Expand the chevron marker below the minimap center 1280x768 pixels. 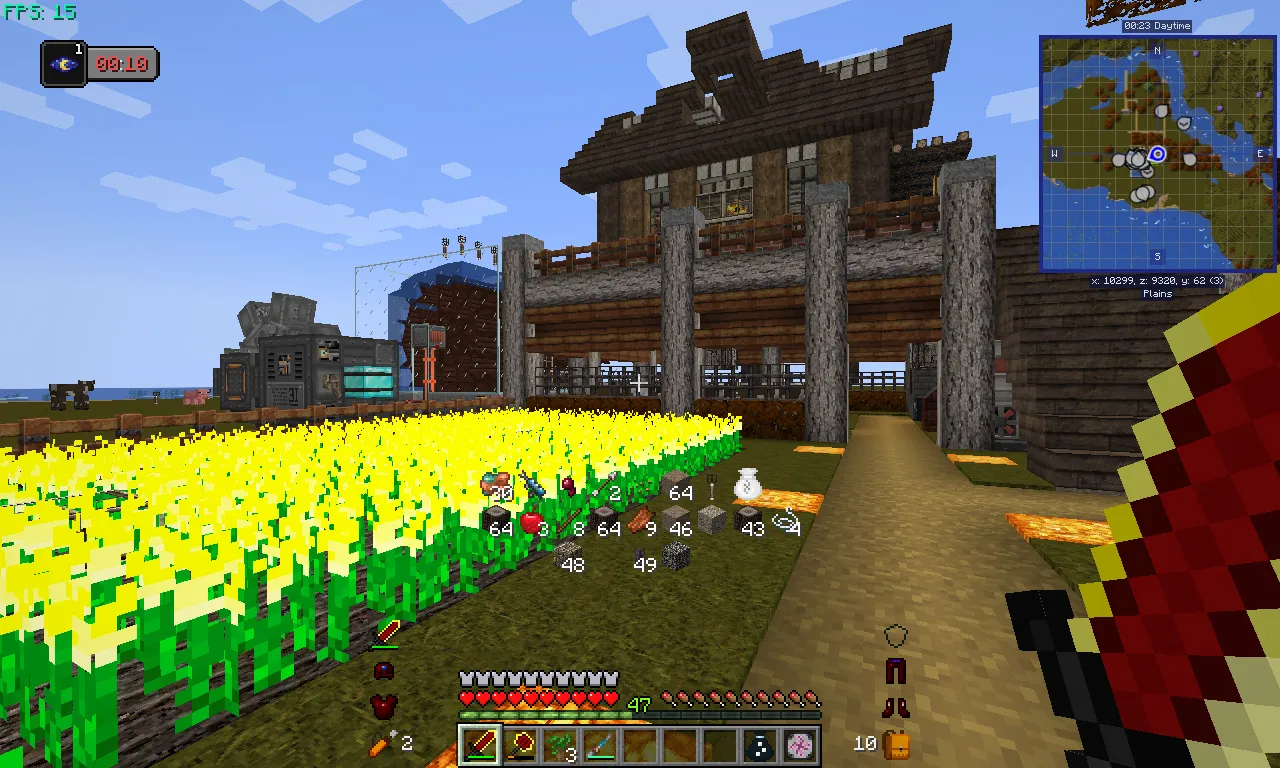1148,172
